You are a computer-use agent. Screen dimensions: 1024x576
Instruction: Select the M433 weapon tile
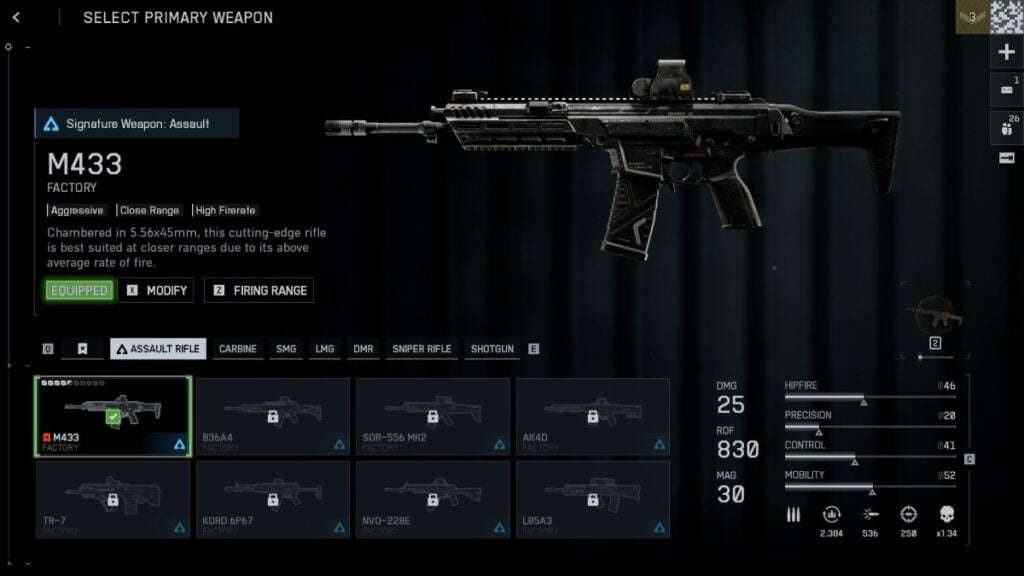pyautogui.click(x=113, y=417)
